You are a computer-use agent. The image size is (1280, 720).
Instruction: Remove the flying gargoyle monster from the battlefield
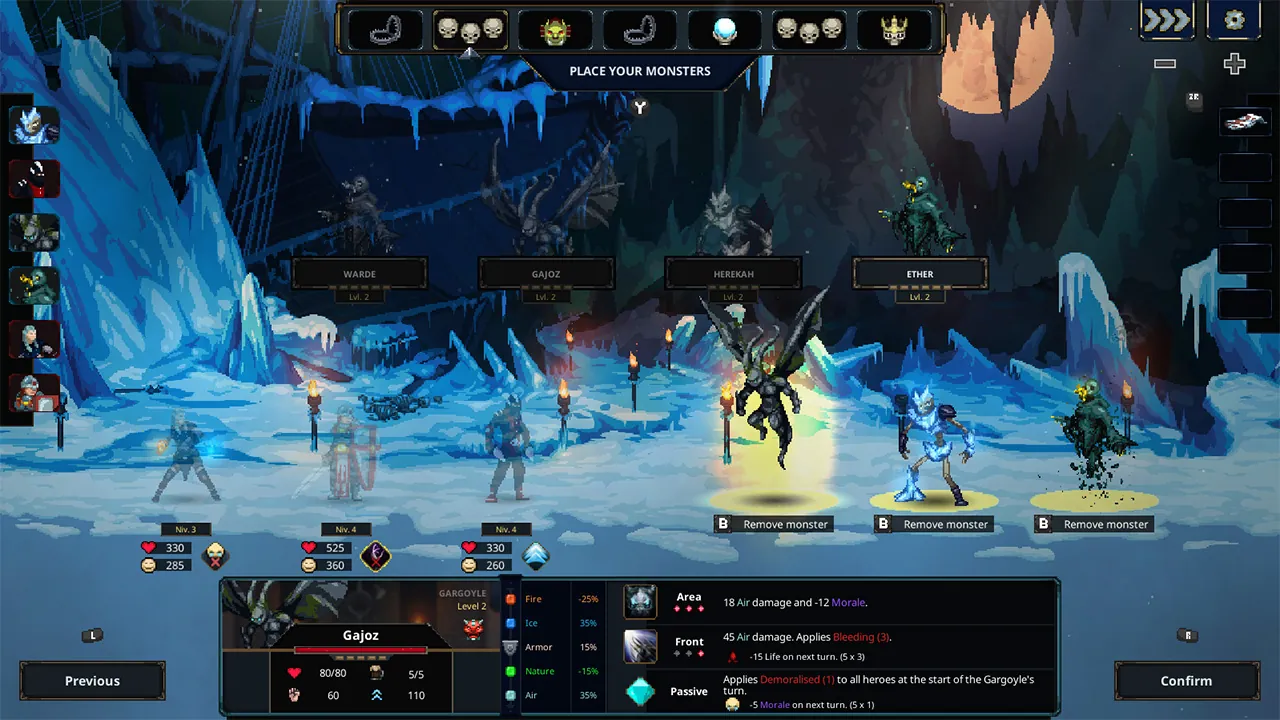point(773,523)
